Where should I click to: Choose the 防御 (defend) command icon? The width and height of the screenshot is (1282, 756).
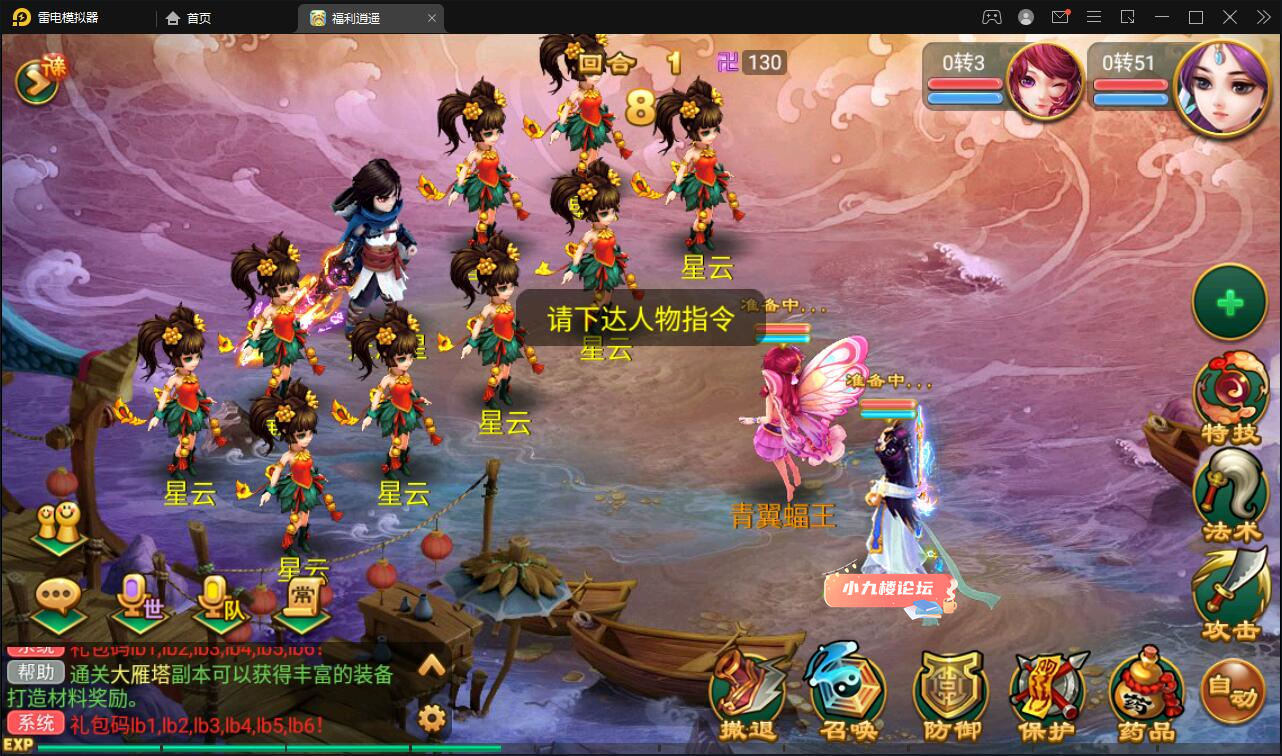click(x=951, y=690)
